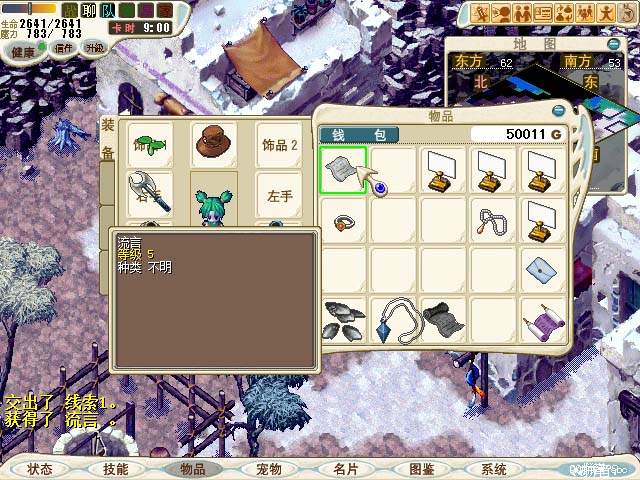
Task: Select the highlighted 流言 rumor paper item
Action: point(343,170)
